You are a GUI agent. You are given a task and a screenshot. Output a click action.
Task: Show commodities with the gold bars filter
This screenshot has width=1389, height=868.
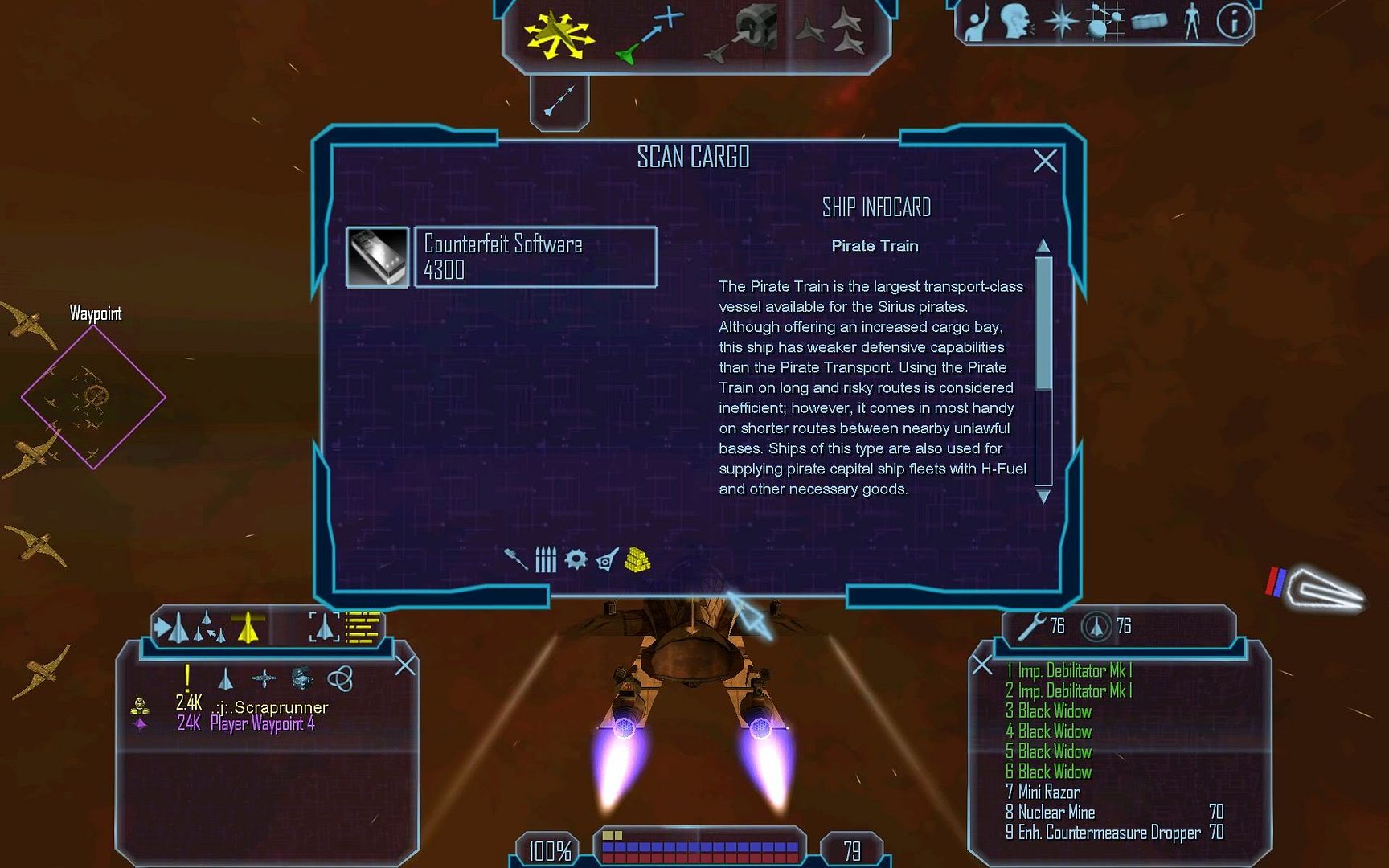click(x=637, y=559)
